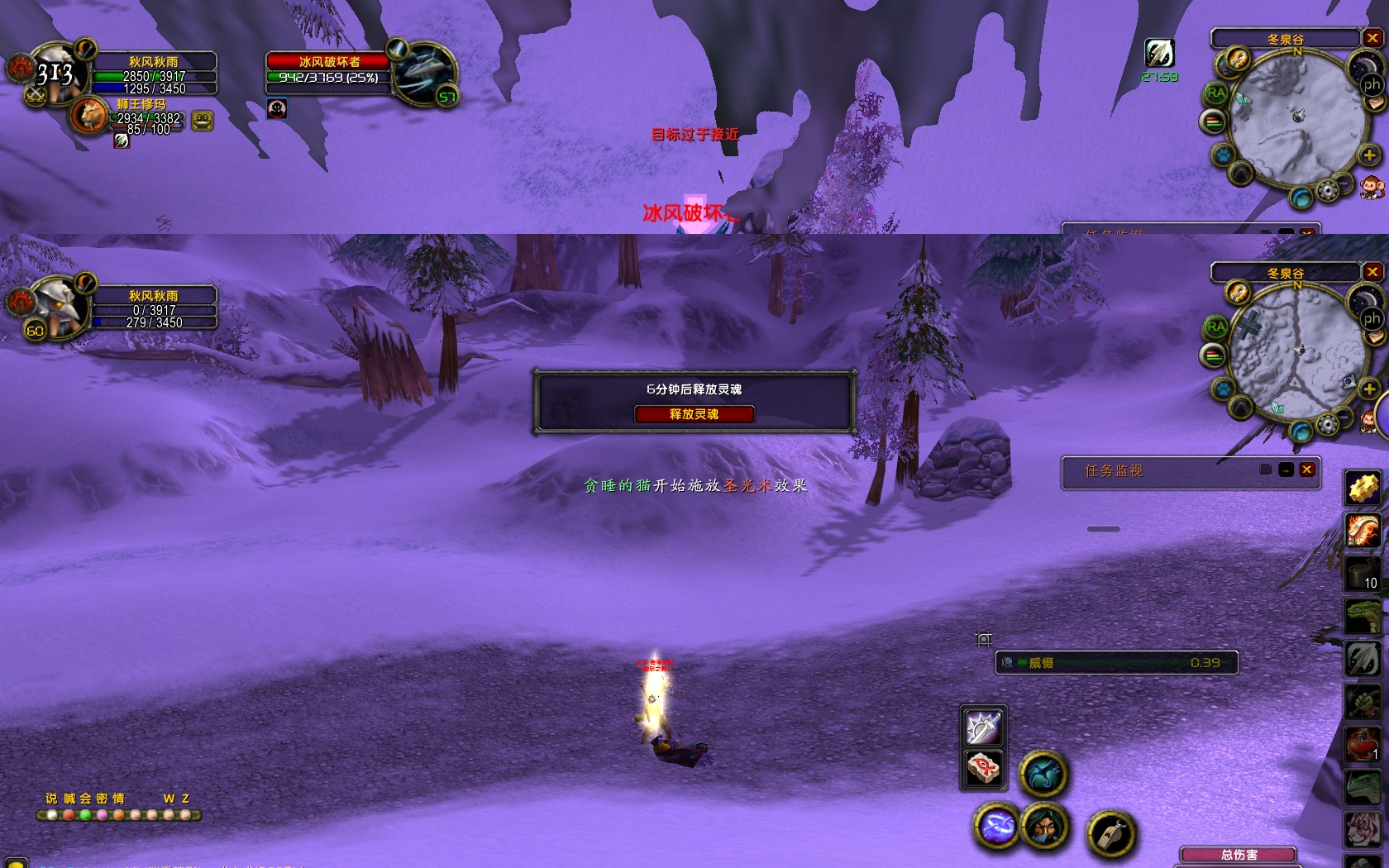
Task: Use the red rune stone tile icon
Action: (x=983, y=769)
